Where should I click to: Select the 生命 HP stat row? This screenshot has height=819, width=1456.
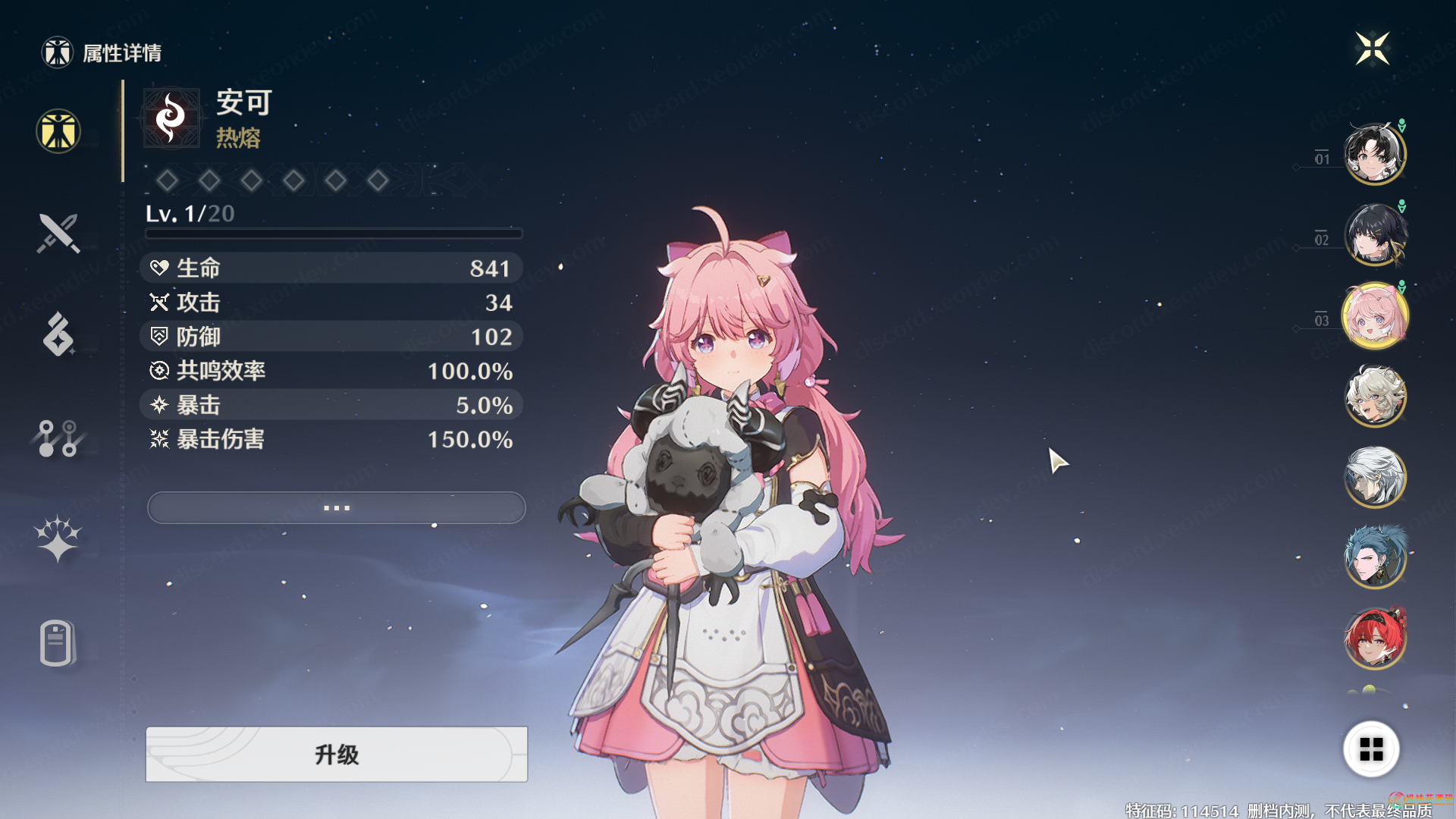coord(331,268)
